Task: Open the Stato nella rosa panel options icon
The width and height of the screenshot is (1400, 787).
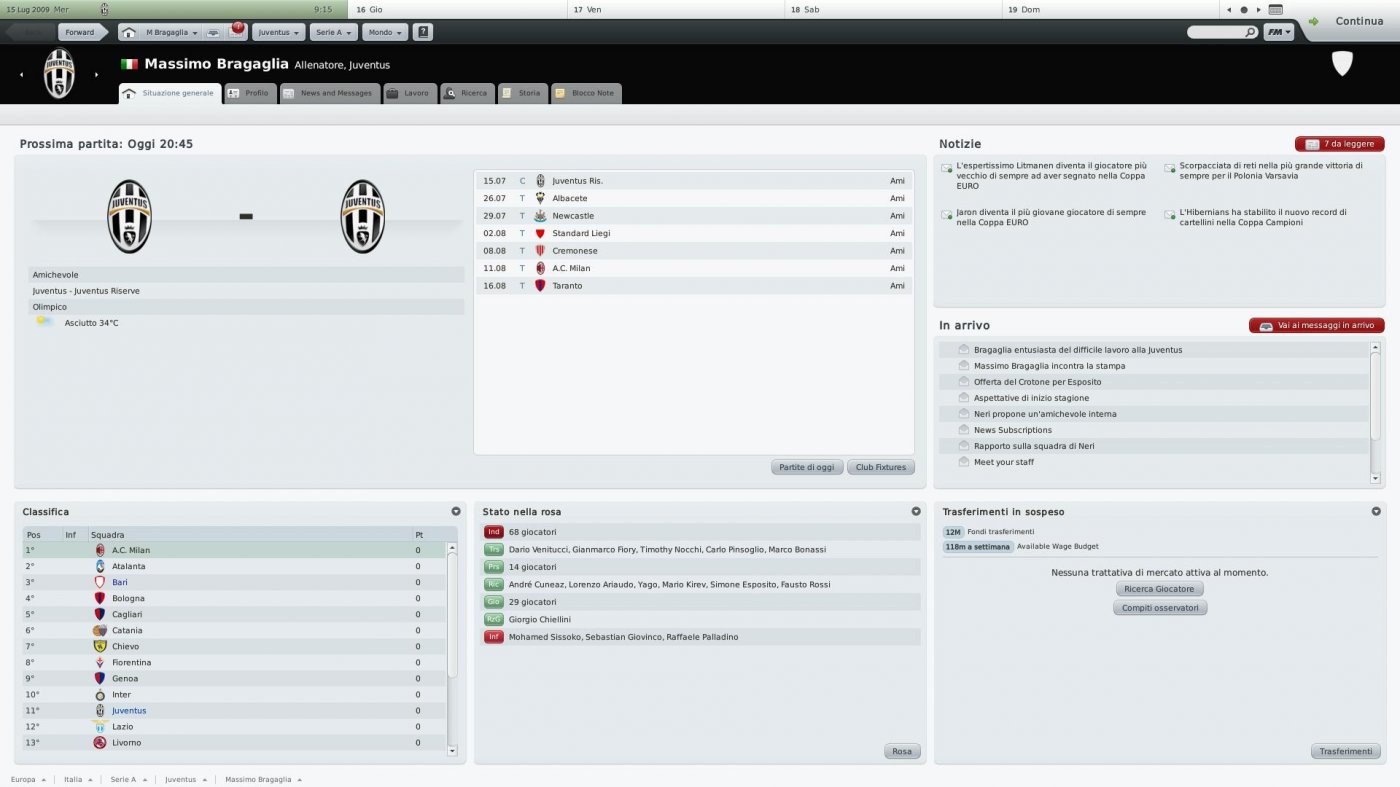Action: 916,511
